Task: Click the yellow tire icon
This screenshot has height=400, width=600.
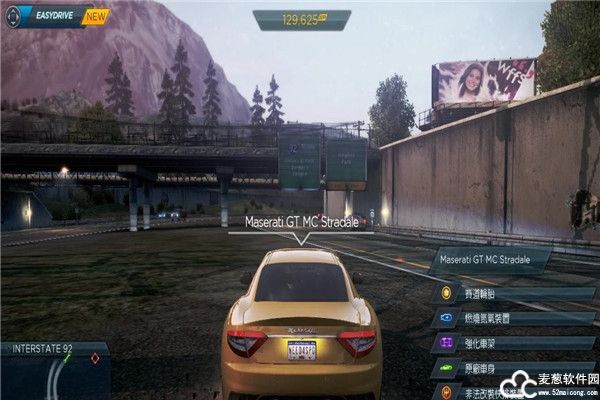Action: click(x=446, y=295)
